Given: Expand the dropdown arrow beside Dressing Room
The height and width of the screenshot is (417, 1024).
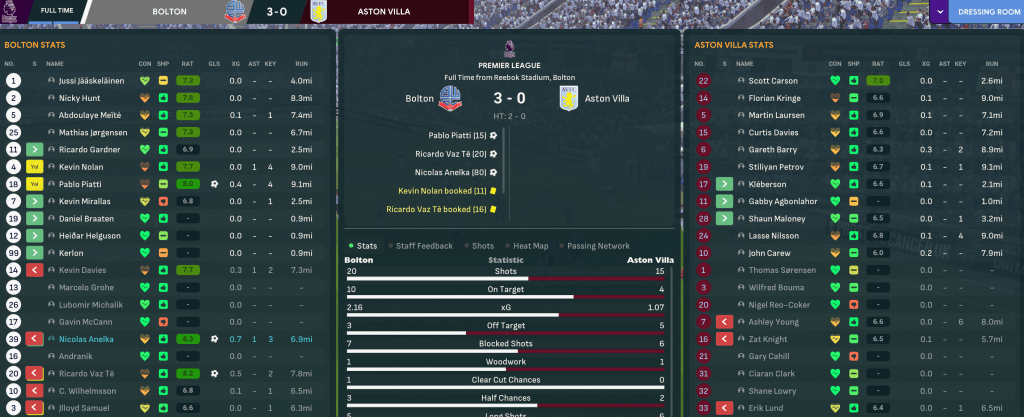Looking at the screenshot, I should [x=941, y=14].
